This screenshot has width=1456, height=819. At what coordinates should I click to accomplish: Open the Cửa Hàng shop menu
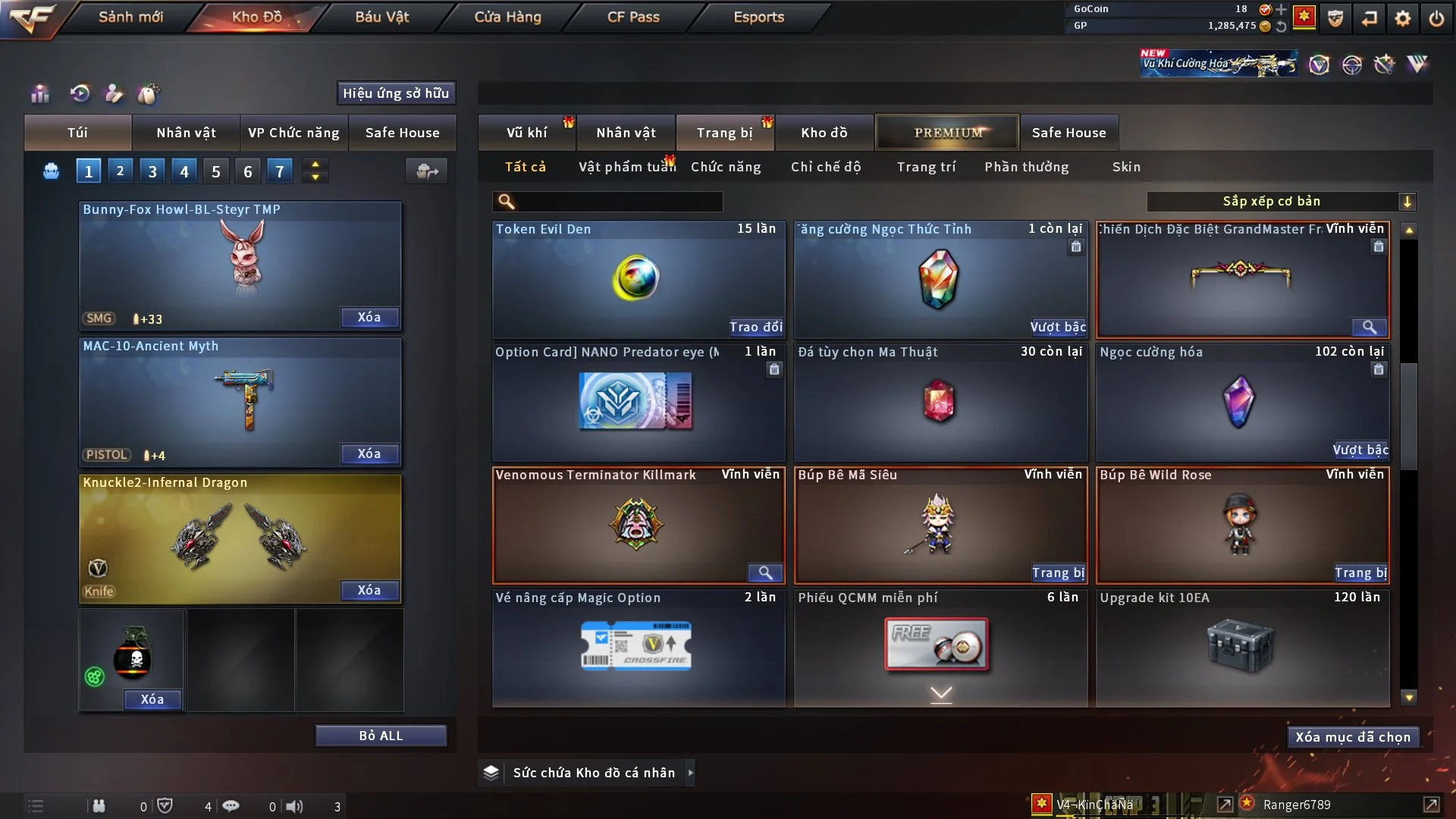507,17
